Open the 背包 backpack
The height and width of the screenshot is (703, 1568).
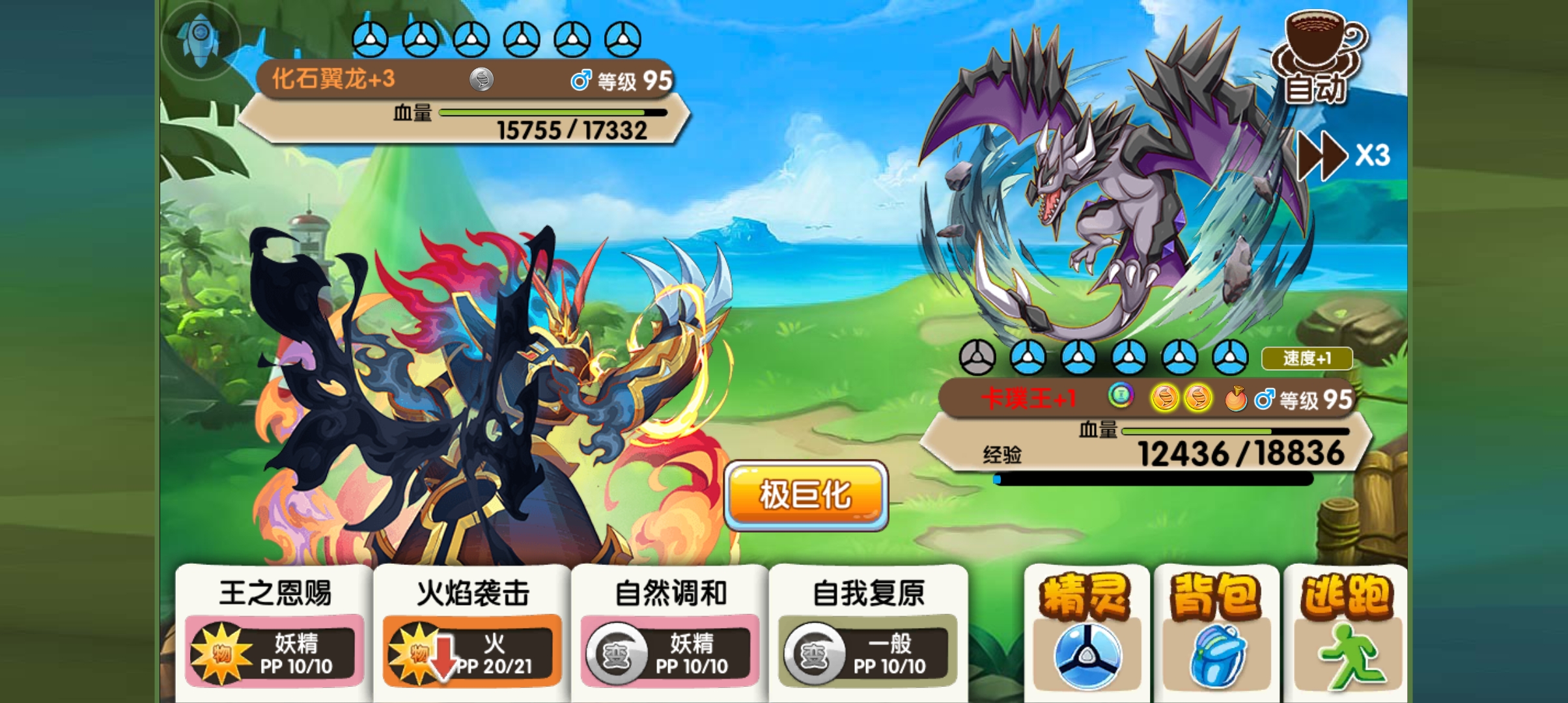(x=1216, y=630)
